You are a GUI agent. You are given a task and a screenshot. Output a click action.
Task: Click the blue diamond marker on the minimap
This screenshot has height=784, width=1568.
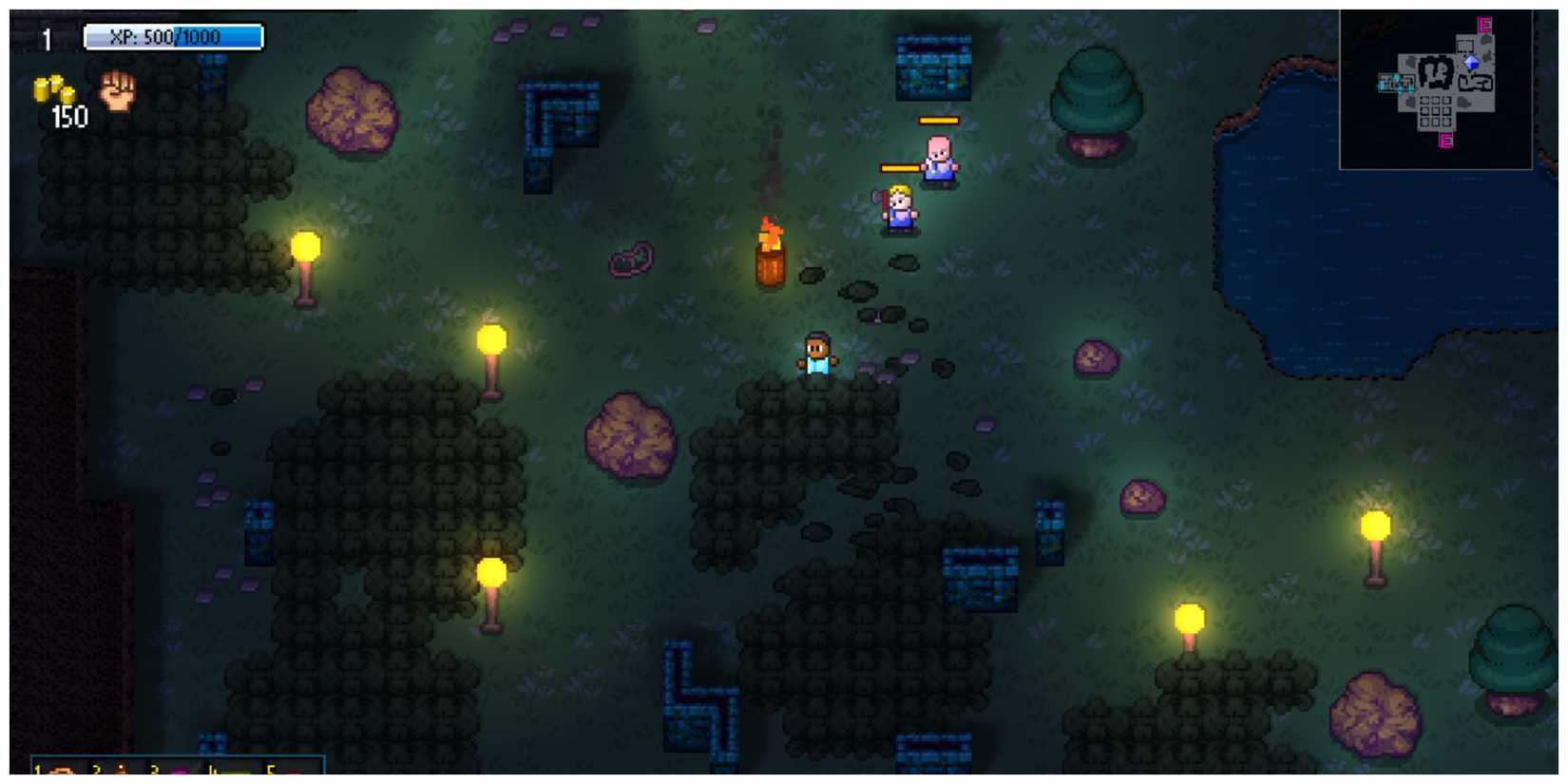(1471, 63)
